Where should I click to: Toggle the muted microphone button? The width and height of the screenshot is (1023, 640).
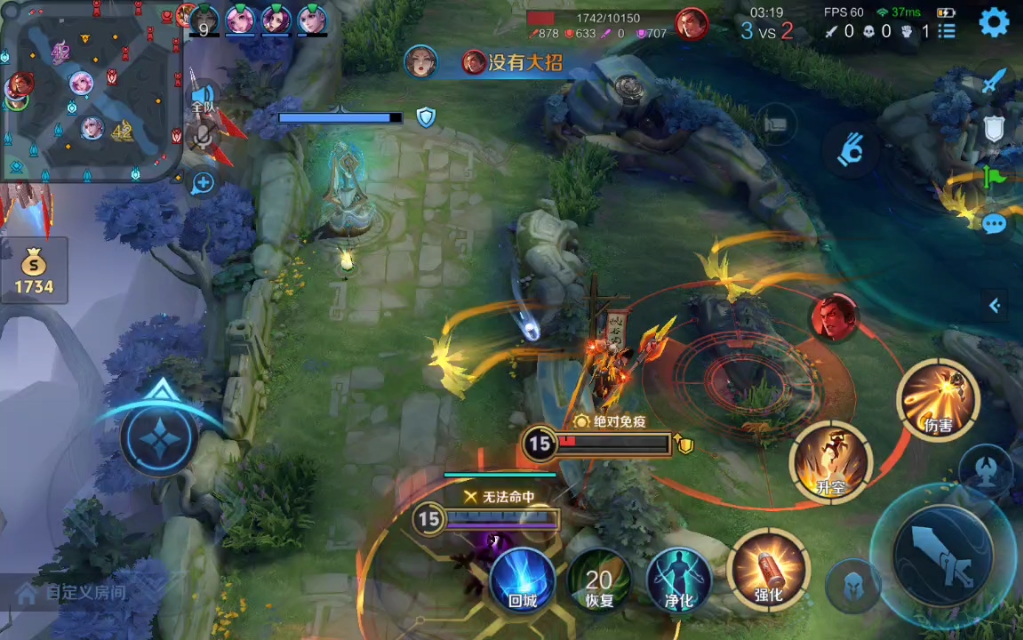[x=204, y=136]
